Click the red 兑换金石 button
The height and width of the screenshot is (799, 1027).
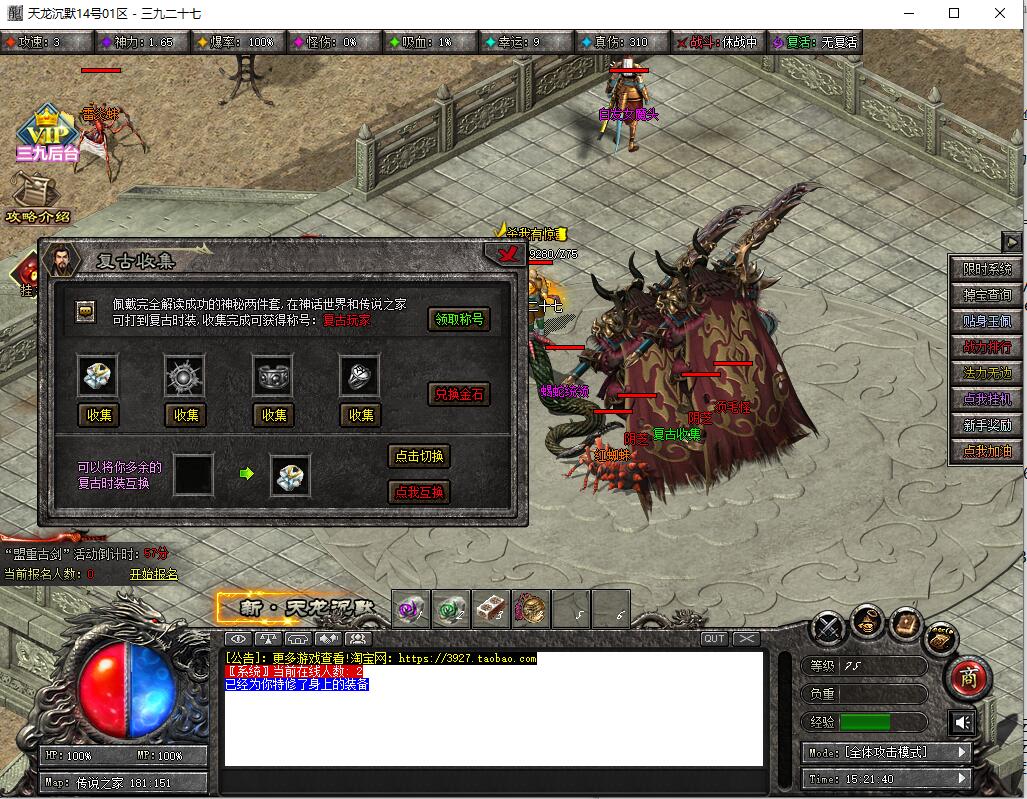tap(459, 394)
